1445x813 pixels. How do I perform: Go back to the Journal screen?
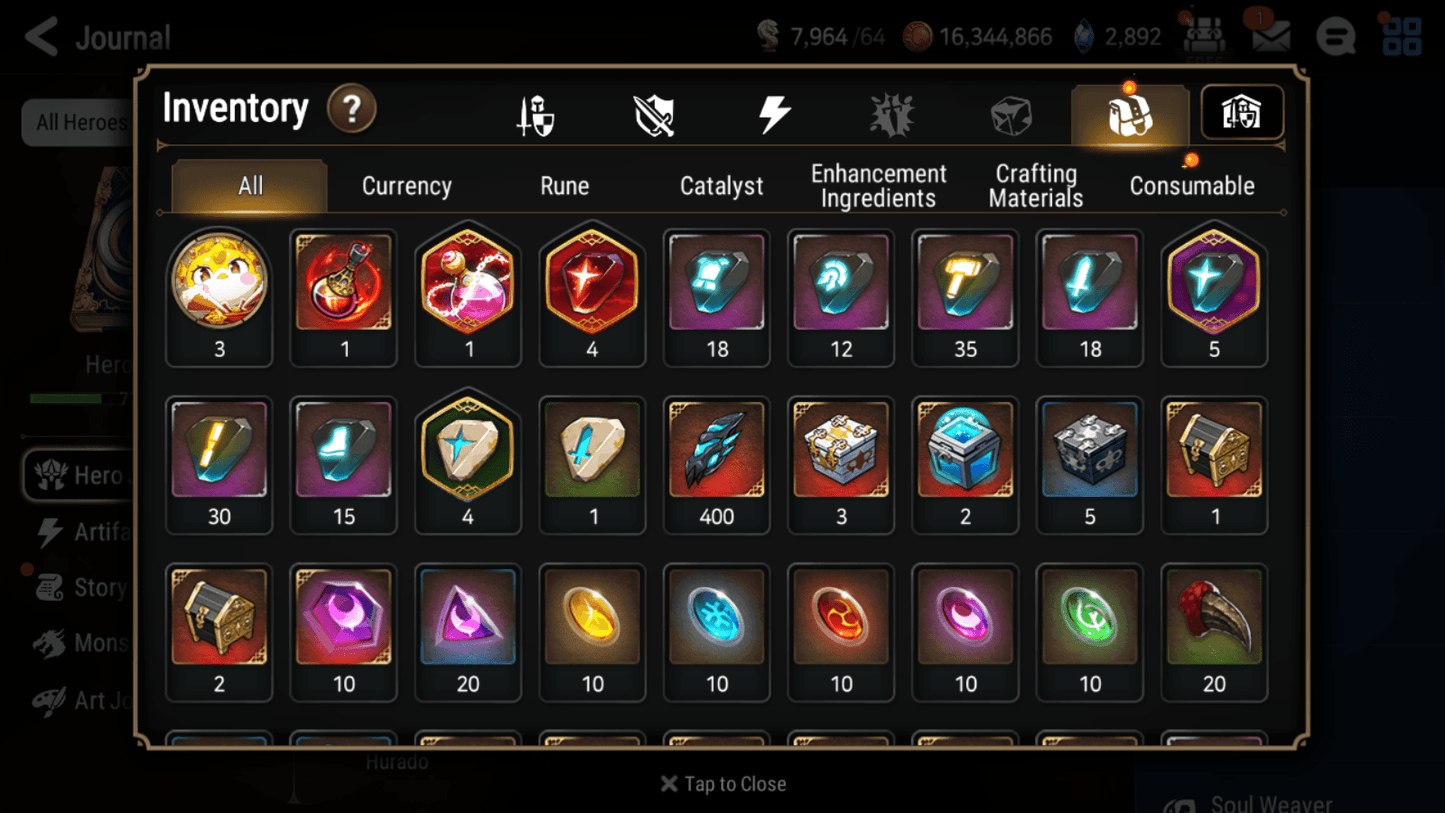(40, 36)
